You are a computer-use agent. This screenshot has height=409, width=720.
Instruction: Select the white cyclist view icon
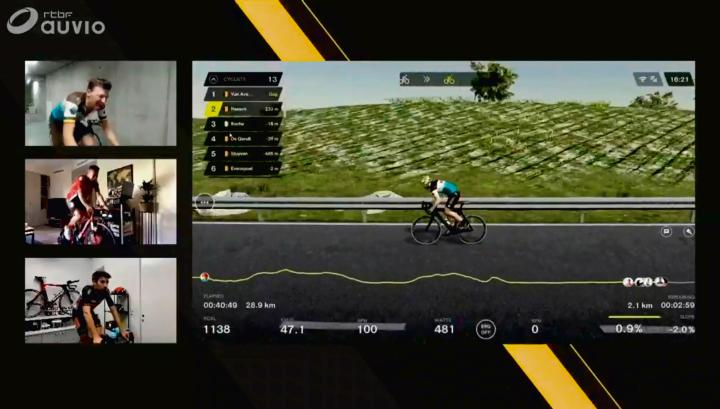click(405, 78)
